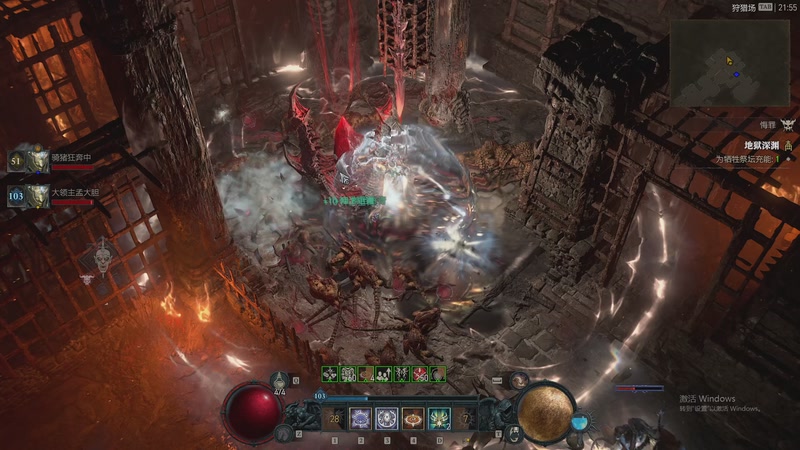Viewport: 800px width, 450px height.
Task: Activate the white circular skill in slot 3
Action: point(386,419)
